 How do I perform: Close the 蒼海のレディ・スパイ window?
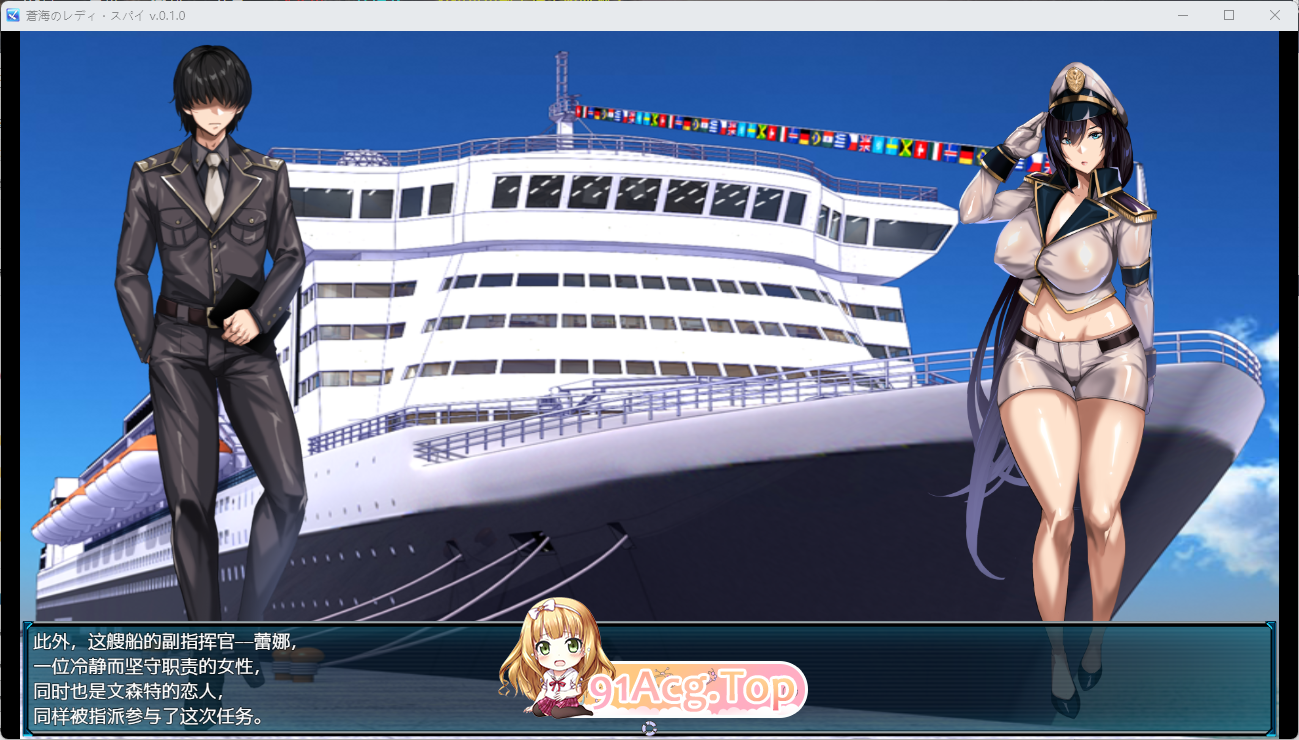1273,15
